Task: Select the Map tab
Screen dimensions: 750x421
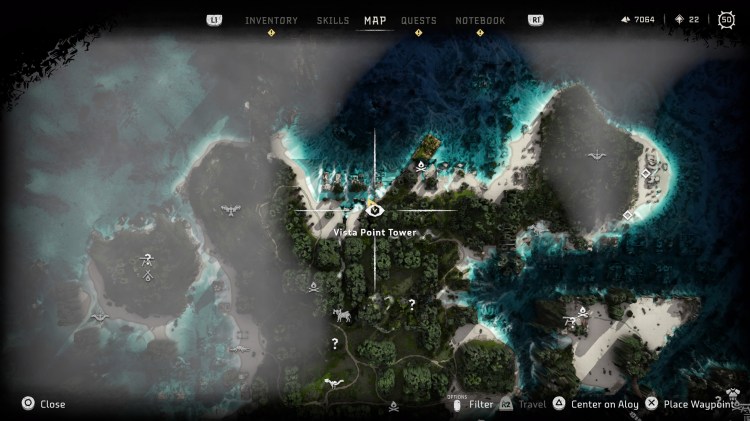Action: pos(375,20)
